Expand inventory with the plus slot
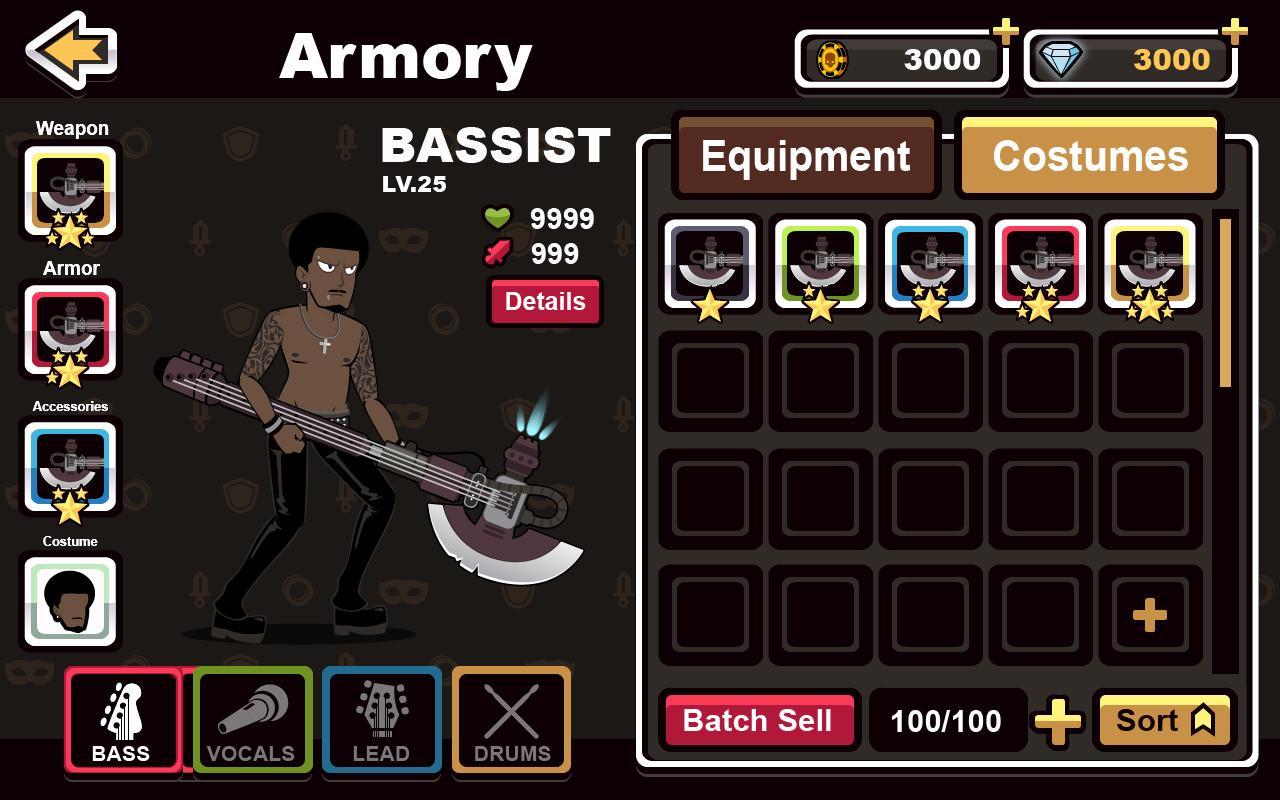Viewport: 1280px width, 800px height. pos(1149,616)
